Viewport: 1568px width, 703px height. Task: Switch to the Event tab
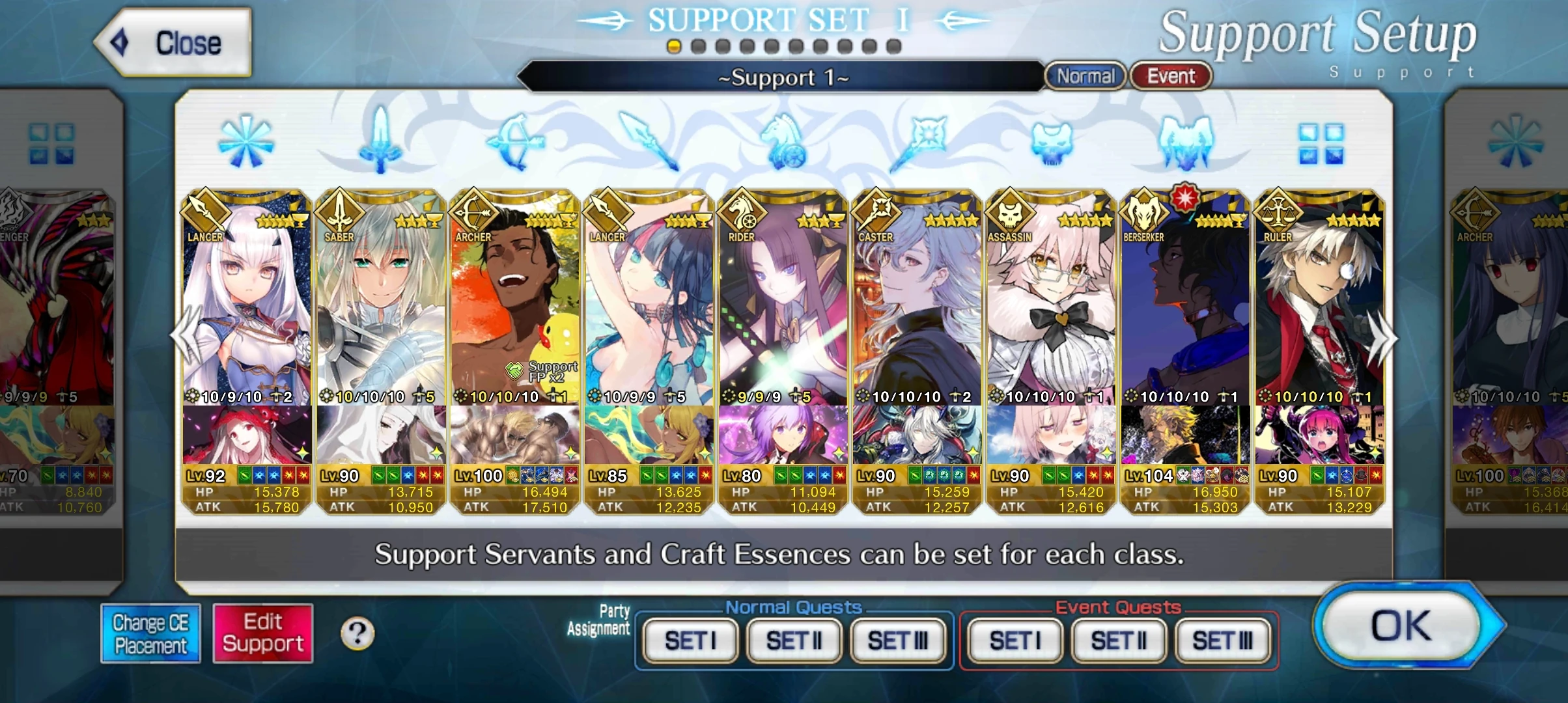1170,76
